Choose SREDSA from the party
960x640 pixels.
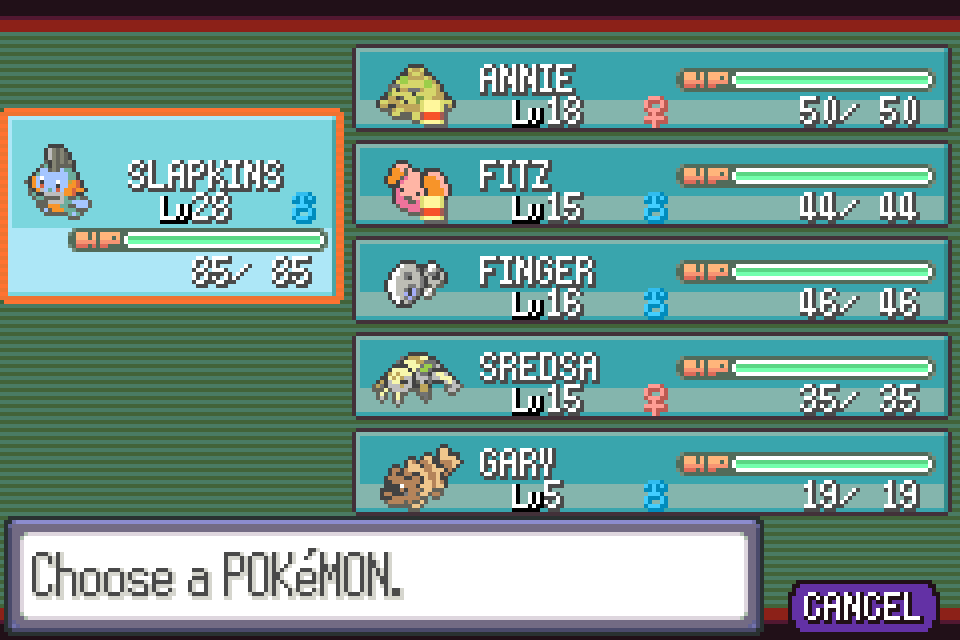(651, 377)
